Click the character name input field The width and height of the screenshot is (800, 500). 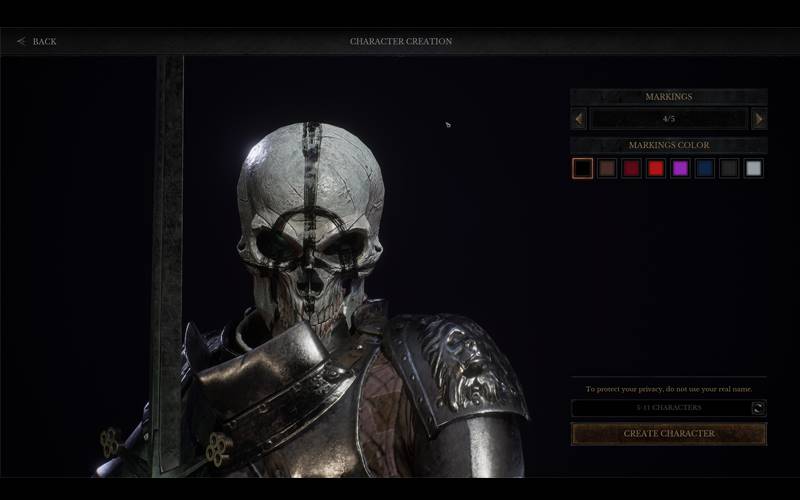click(x=660, y=408)
